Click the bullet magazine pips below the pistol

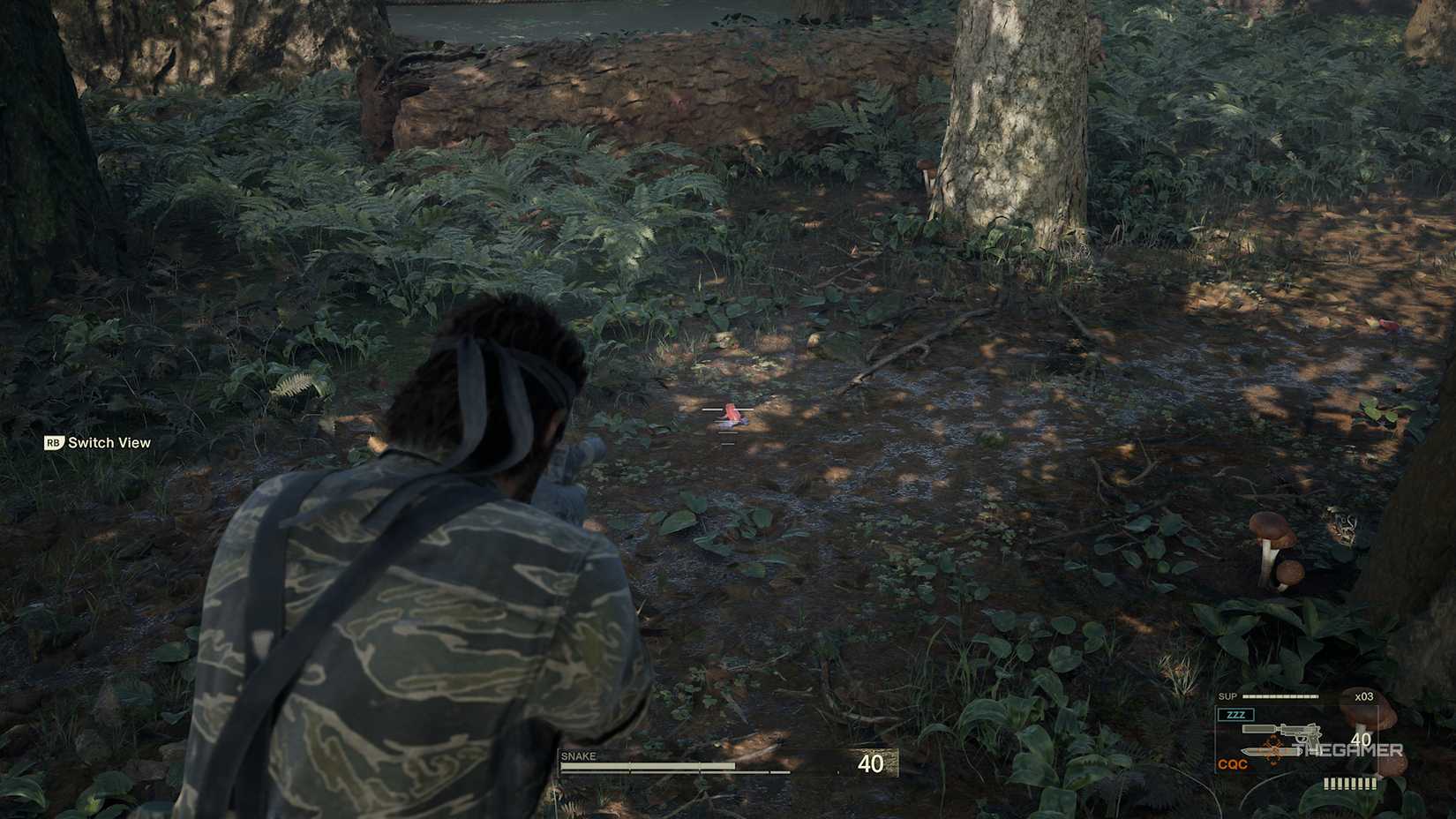(1351, 783)
